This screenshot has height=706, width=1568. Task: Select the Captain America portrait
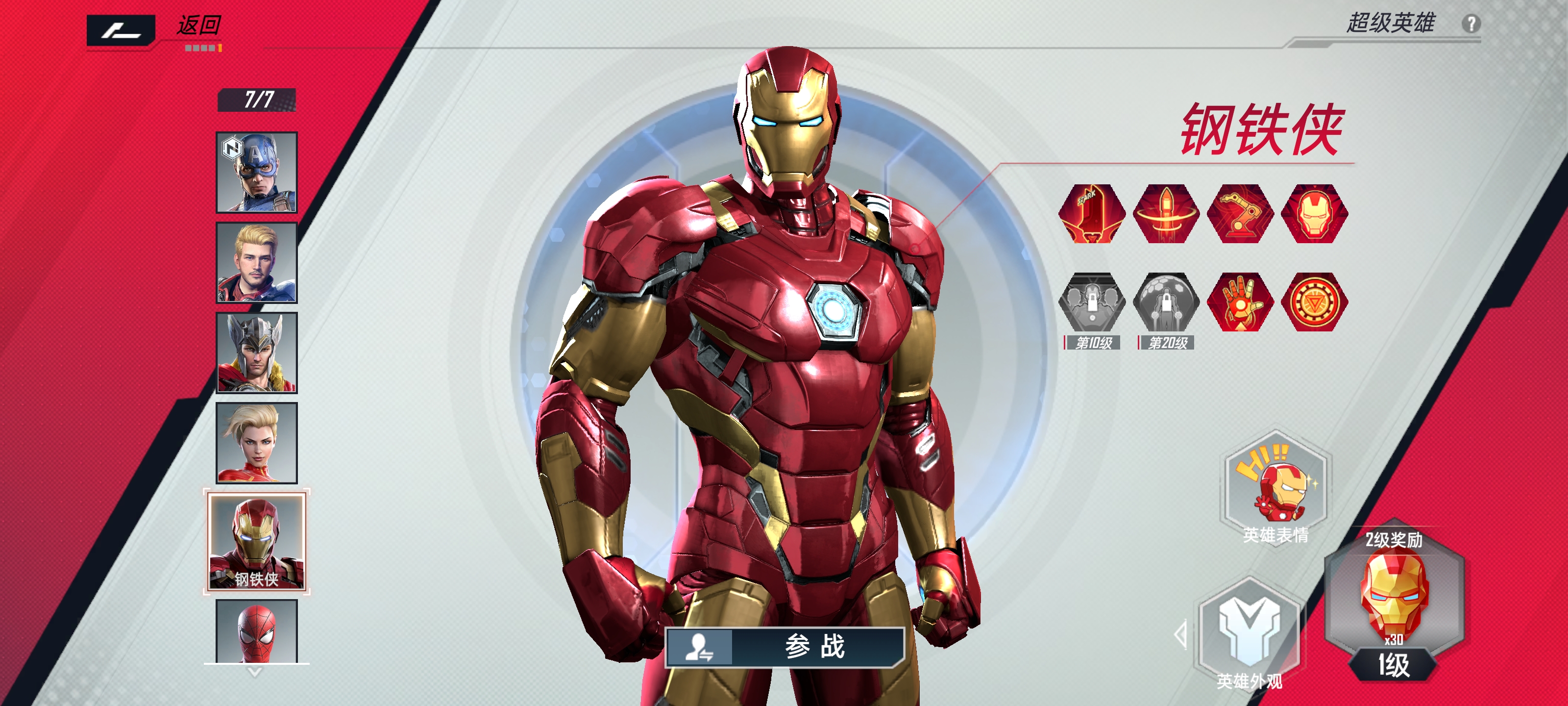[257, 173]
